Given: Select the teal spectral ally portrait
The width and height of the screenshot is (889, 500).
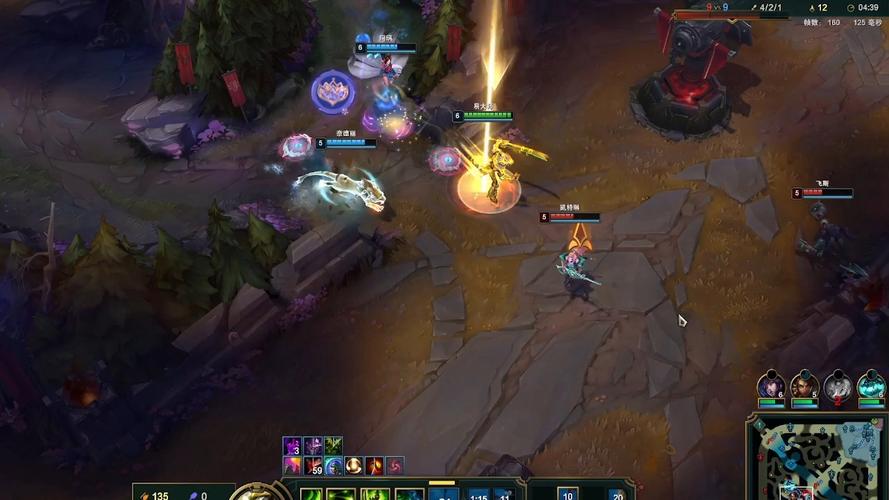Looking at the screenshot, I should click(871, 385).
